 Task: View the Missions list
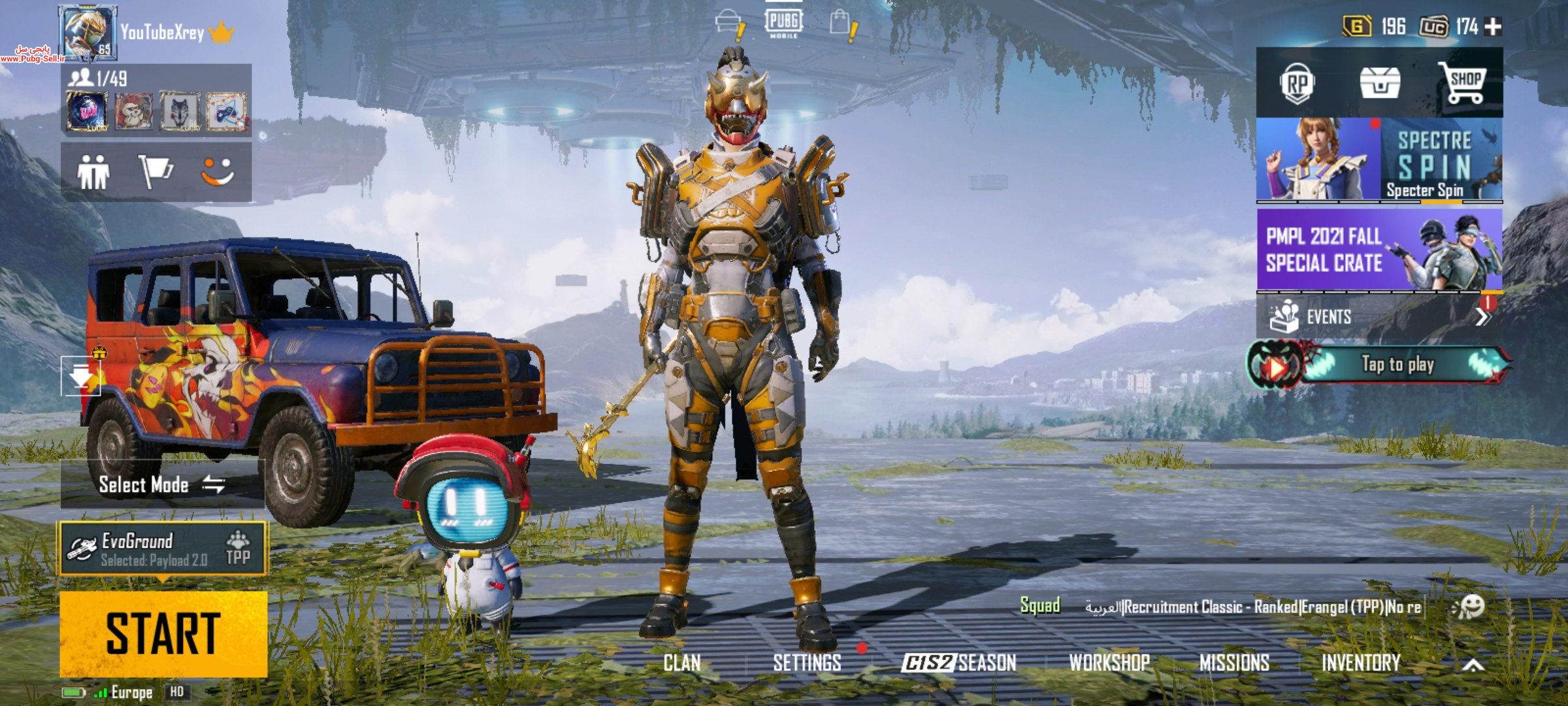point(1234,663)
